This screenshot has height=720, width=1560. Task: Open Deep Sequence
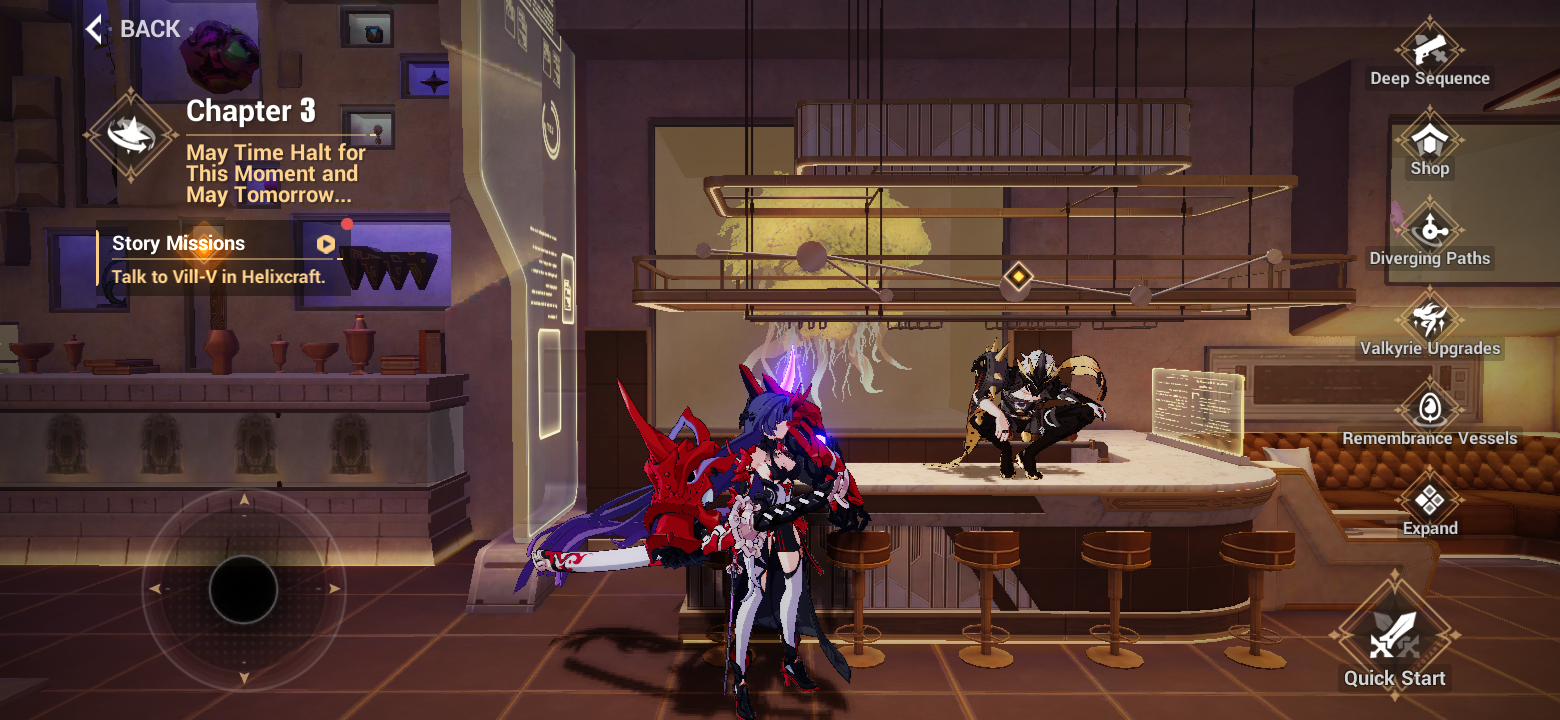point(1429,48)
